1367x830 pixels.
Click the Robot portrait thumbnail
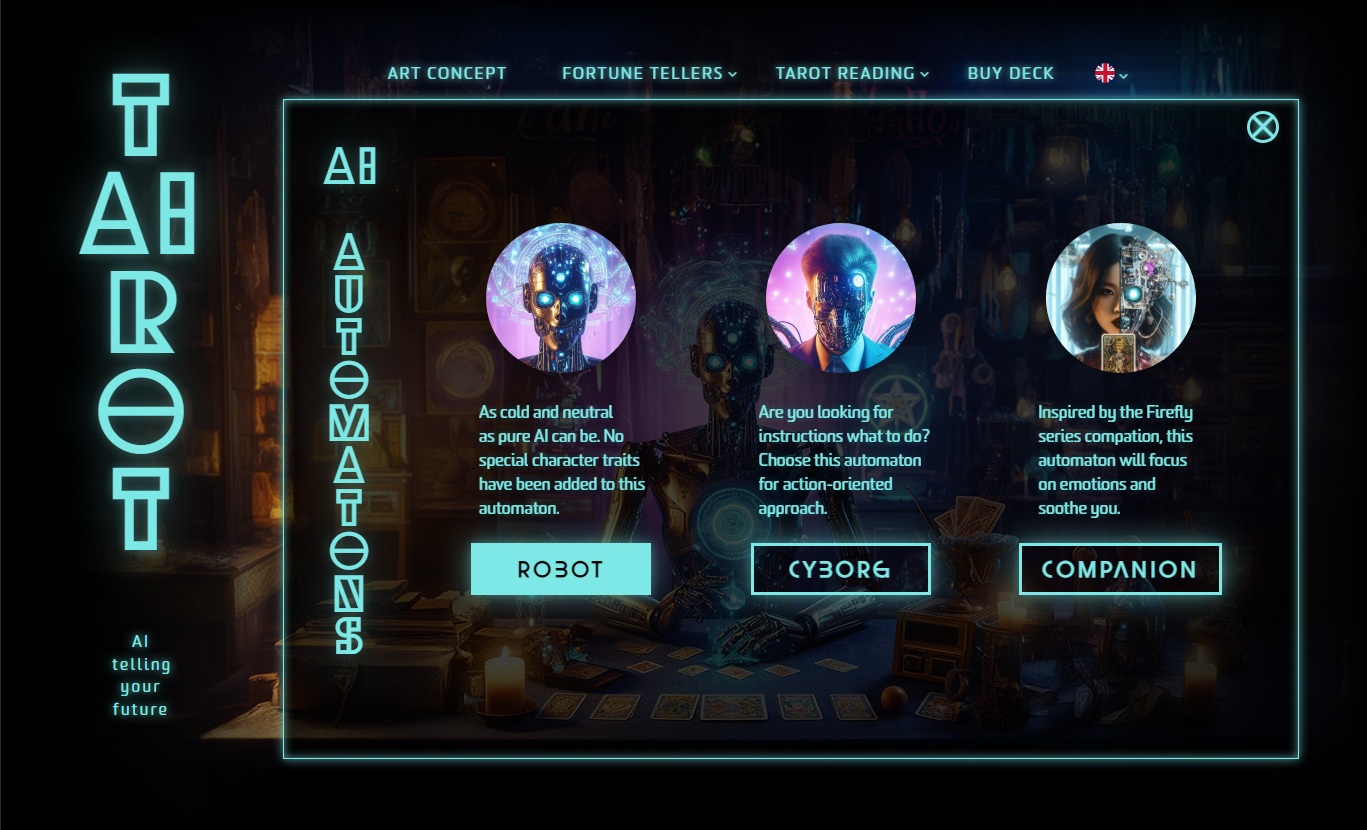click(x=560, y=297)
